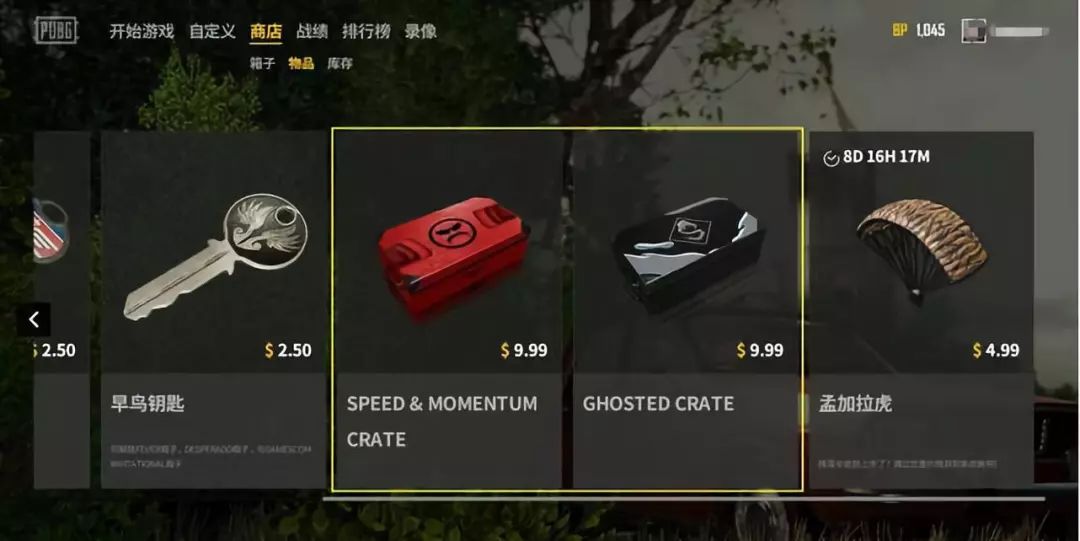Open the 录像 replays page
1080x541 pixels.
point(420,31)
